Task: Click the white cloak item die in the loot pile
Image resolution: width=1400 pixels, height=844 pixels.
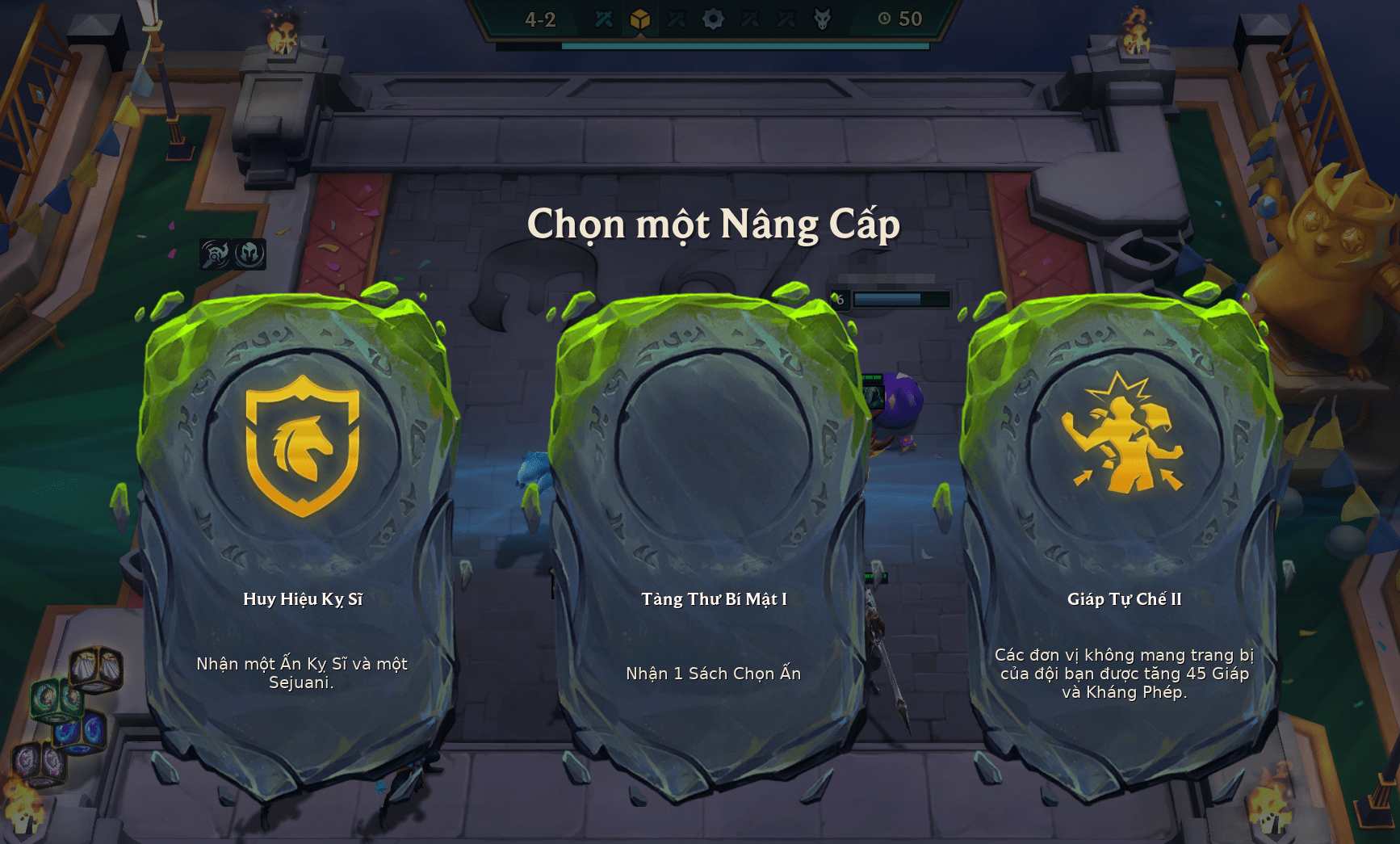Action: (95, 668)
